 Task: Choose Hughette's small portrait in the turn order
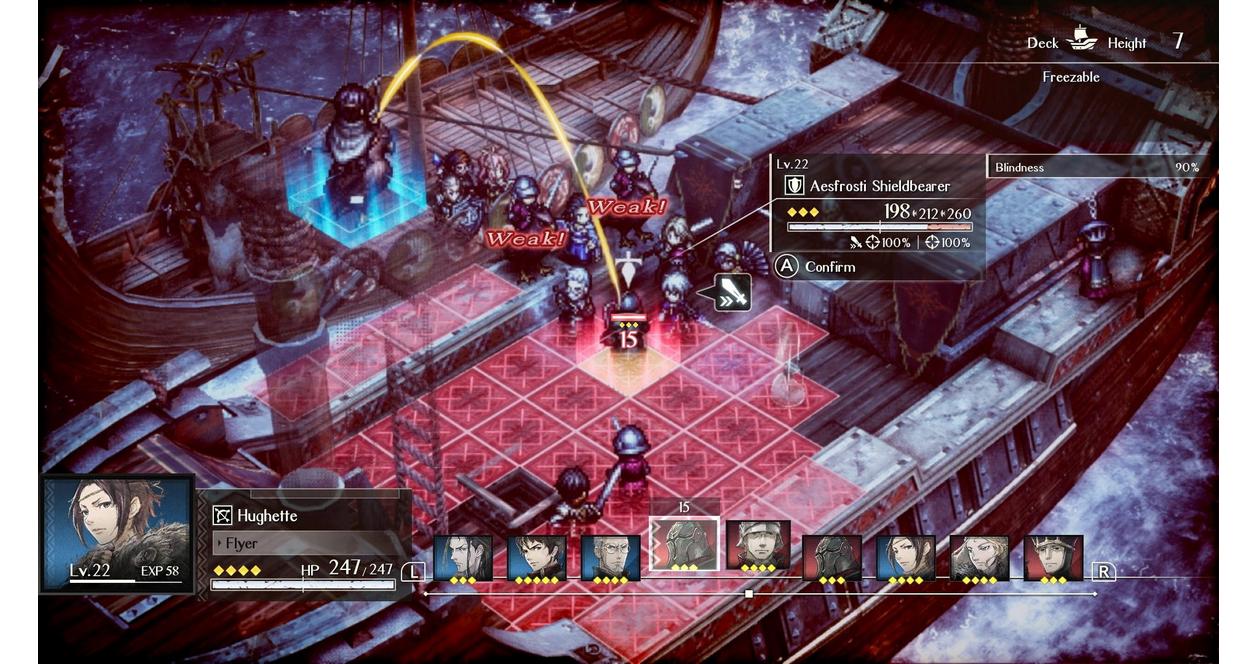tap(906, 558)
